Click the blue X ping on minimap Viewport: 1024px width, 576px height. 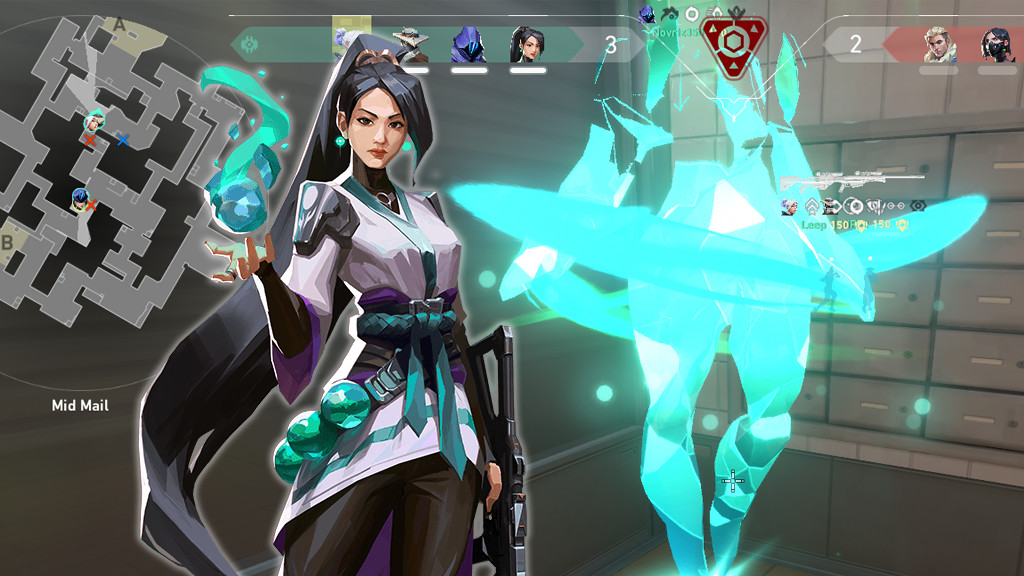pyautogui.click(x=123, y=141)
